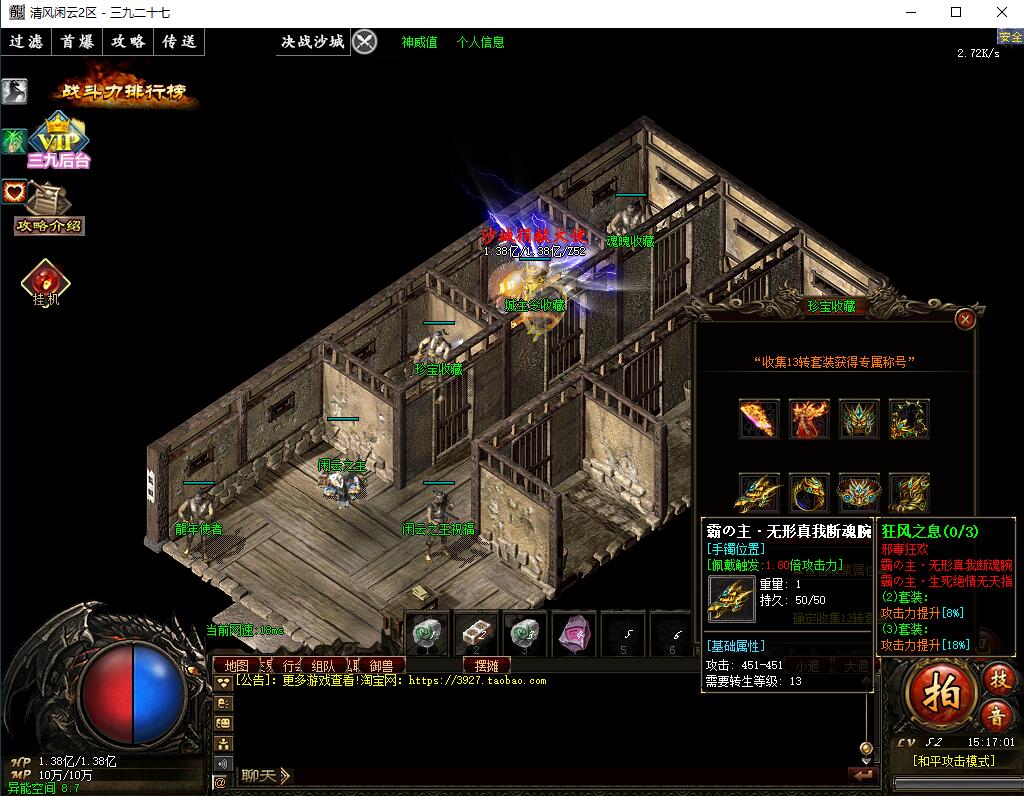Open the 首爆 first-drop menu

pyautogui.click(x=77, y=42)
